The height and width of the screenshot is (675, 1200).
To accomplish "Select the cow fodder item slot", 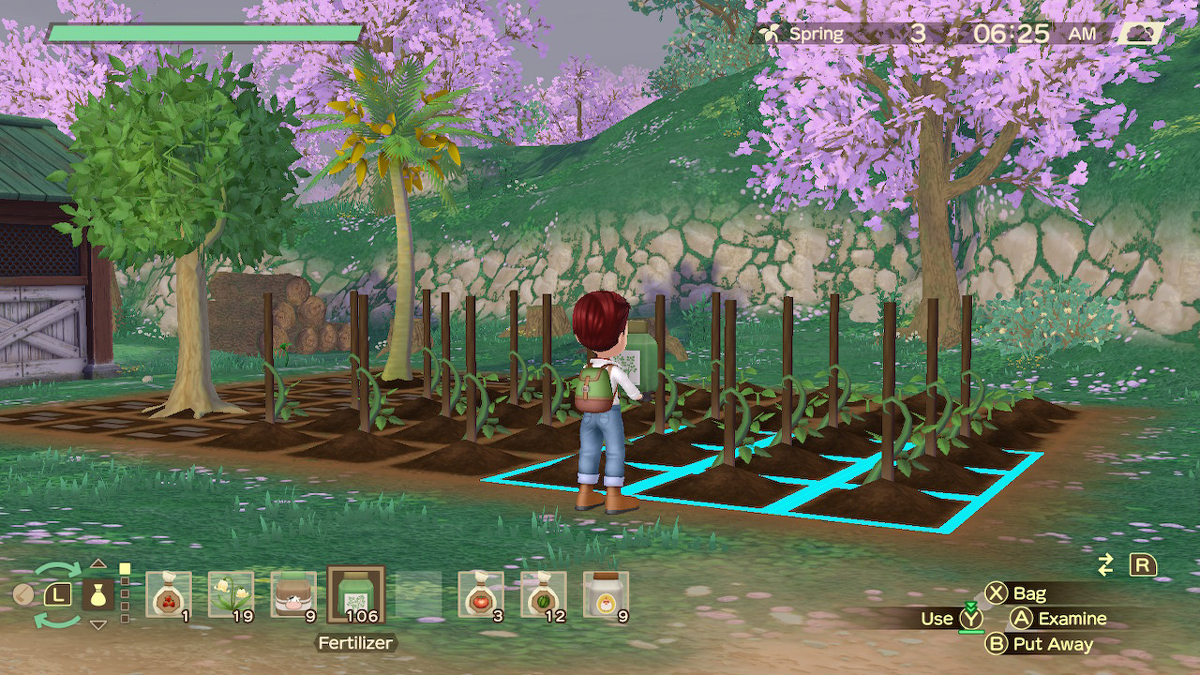I will click(293, 594).
